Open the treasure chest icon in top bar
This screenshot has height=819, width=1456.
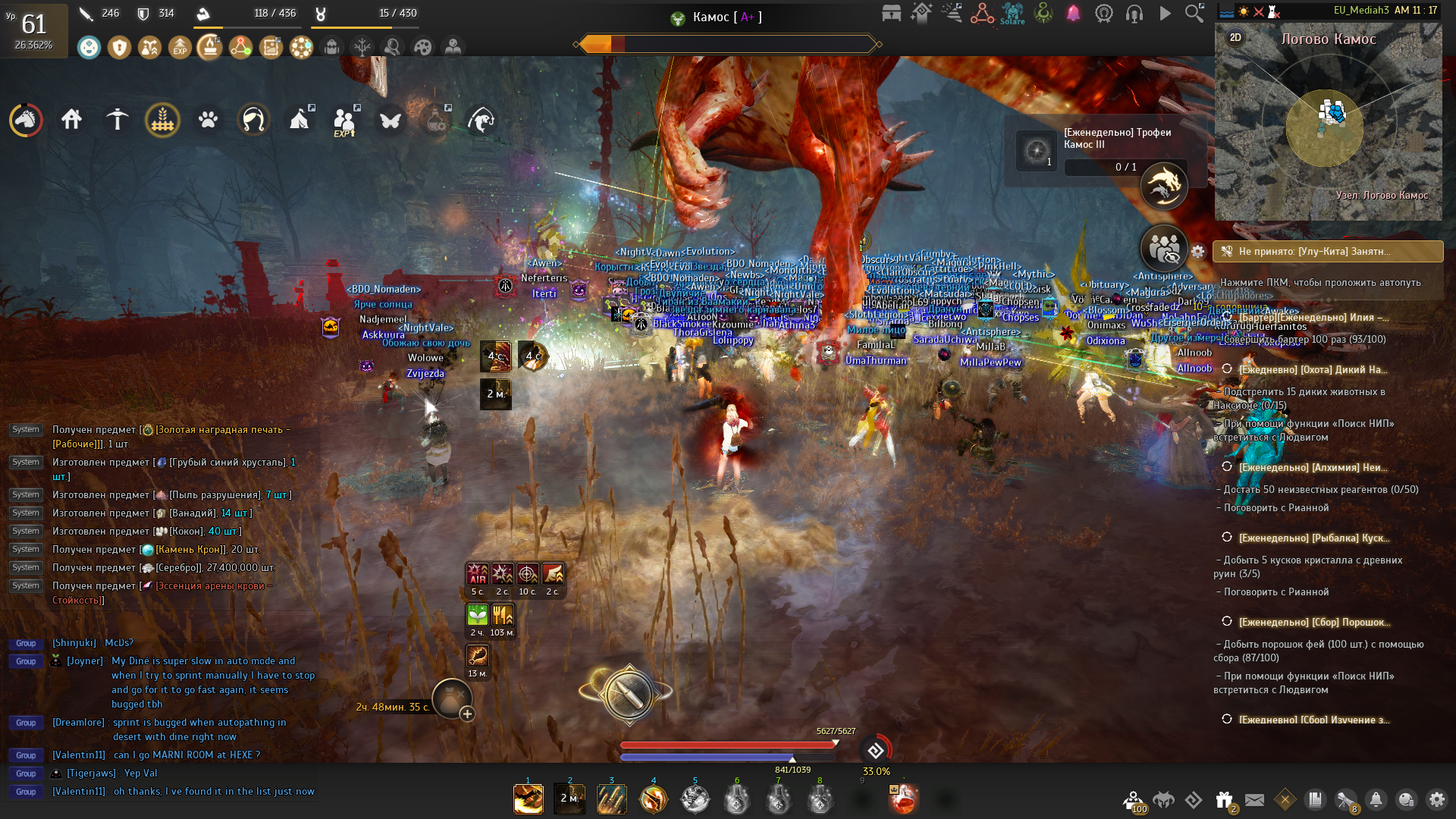[x=892, y=13]
